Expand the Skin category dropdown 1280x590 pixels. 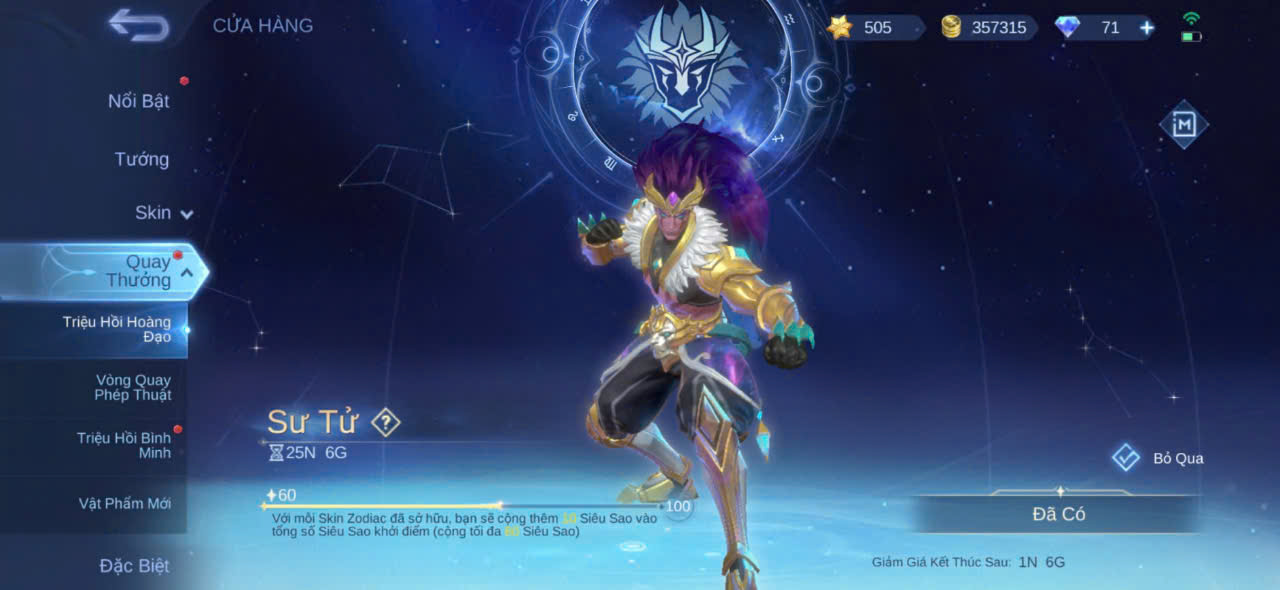(x=165, y=213)
